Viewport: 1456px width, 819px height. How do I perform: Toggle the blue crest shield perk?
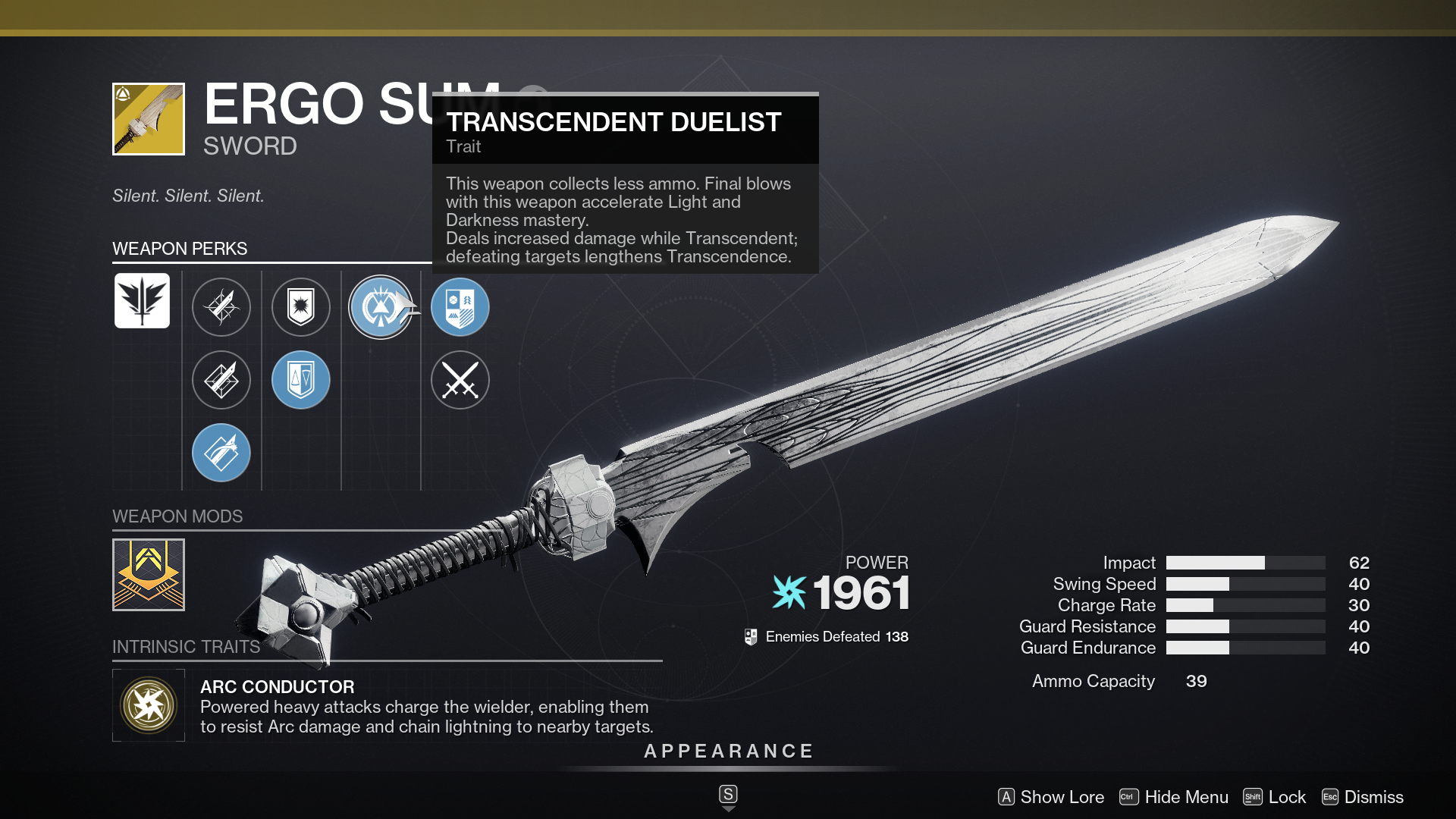pyautogui.click(x=460, y=307)
